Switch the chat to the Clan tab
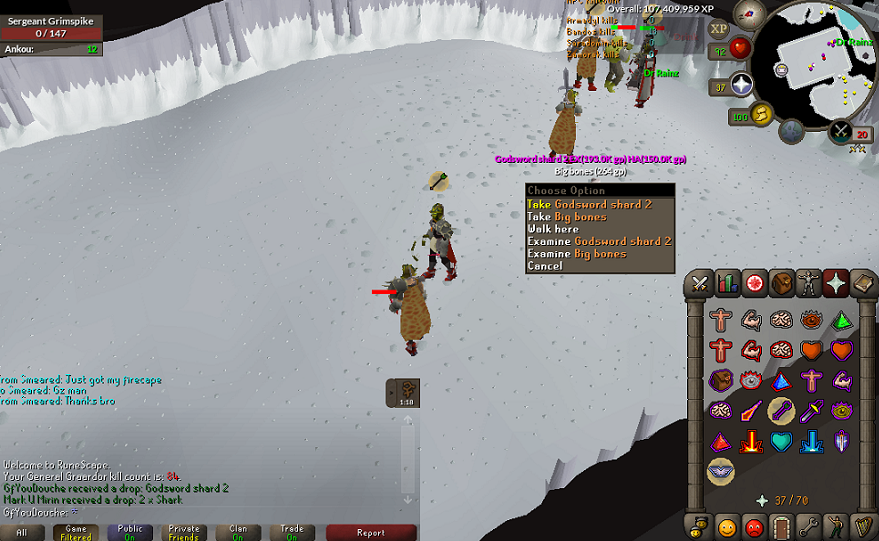 238,532
